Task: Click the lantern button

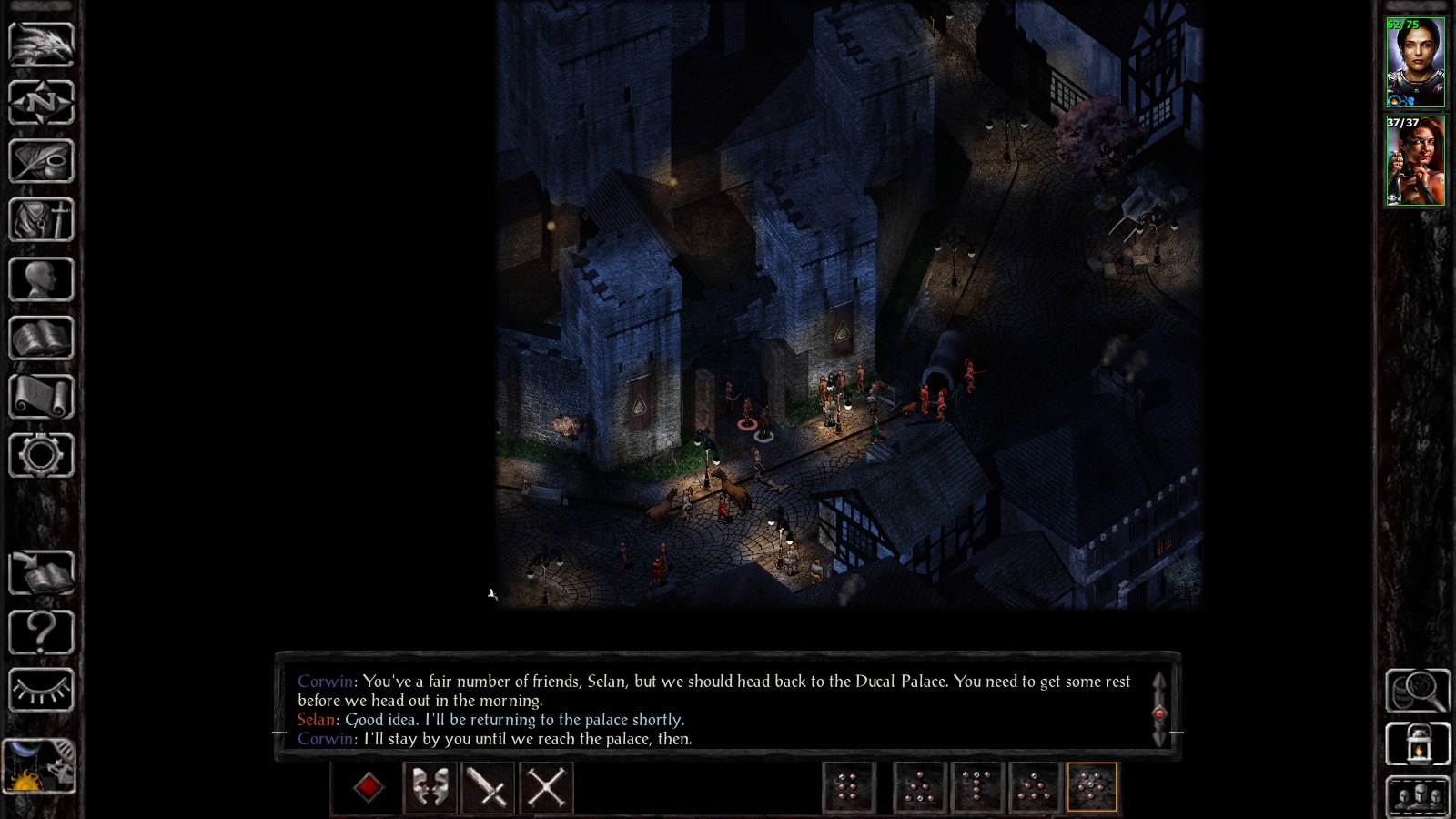Action: coord(1417,744)
